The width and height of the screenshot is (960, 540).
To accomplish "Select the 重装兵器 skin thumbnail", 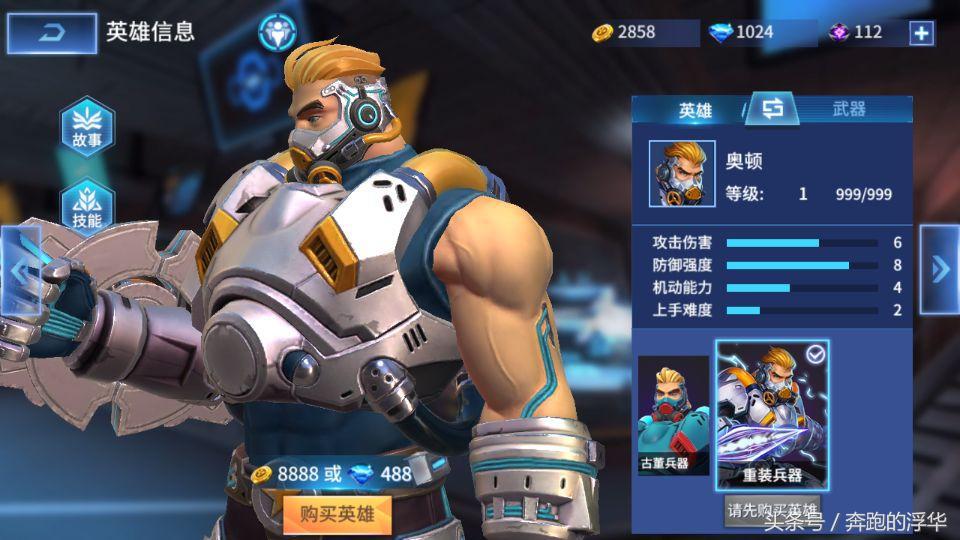I will point(772,414).
